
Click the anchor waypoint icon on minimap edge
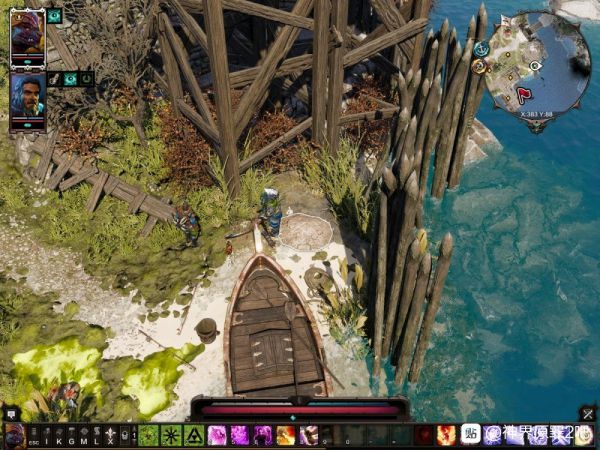pyautogui.click(x=481, y=48)
